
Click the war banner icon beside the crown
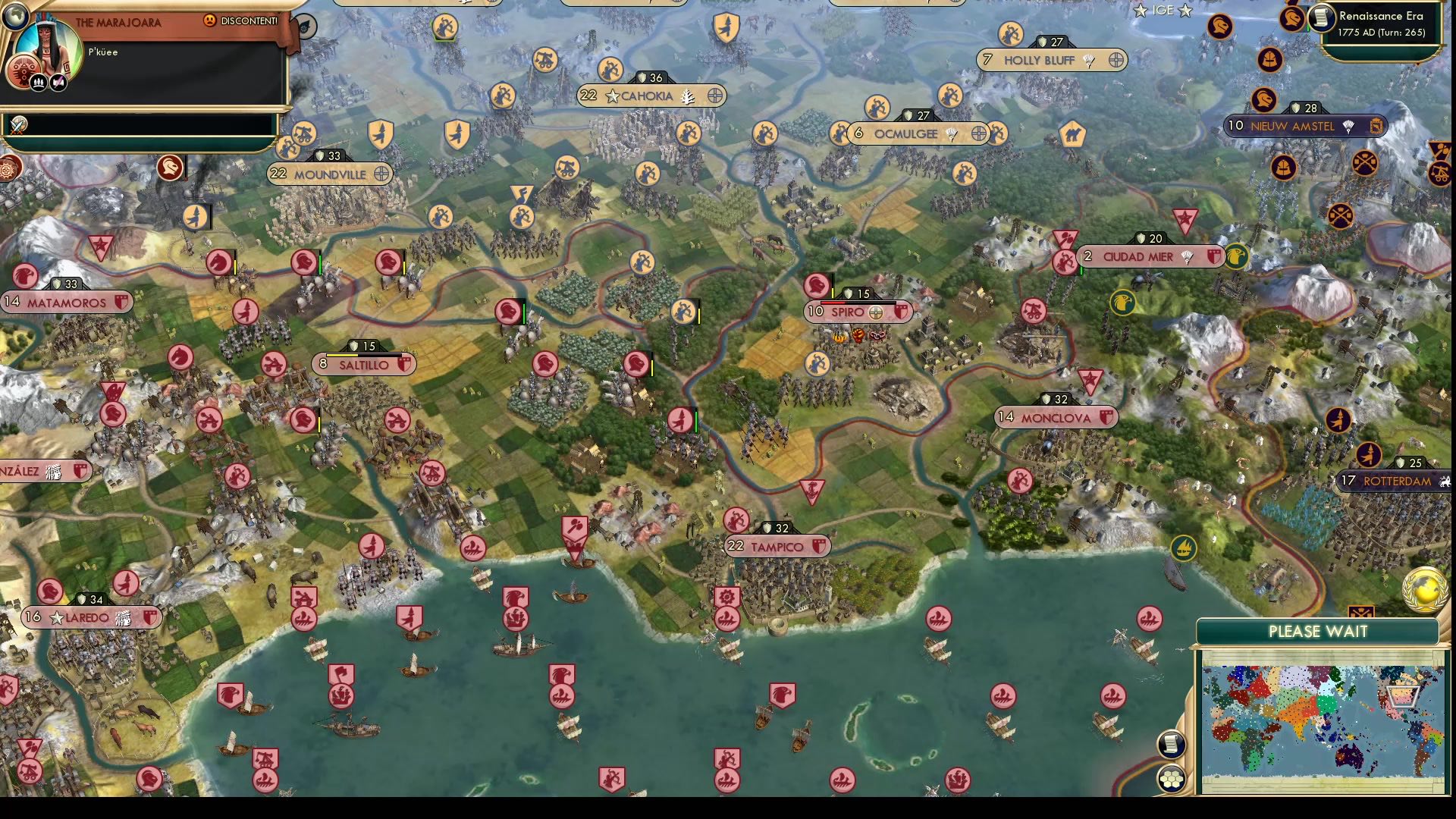tap(58, 82)
